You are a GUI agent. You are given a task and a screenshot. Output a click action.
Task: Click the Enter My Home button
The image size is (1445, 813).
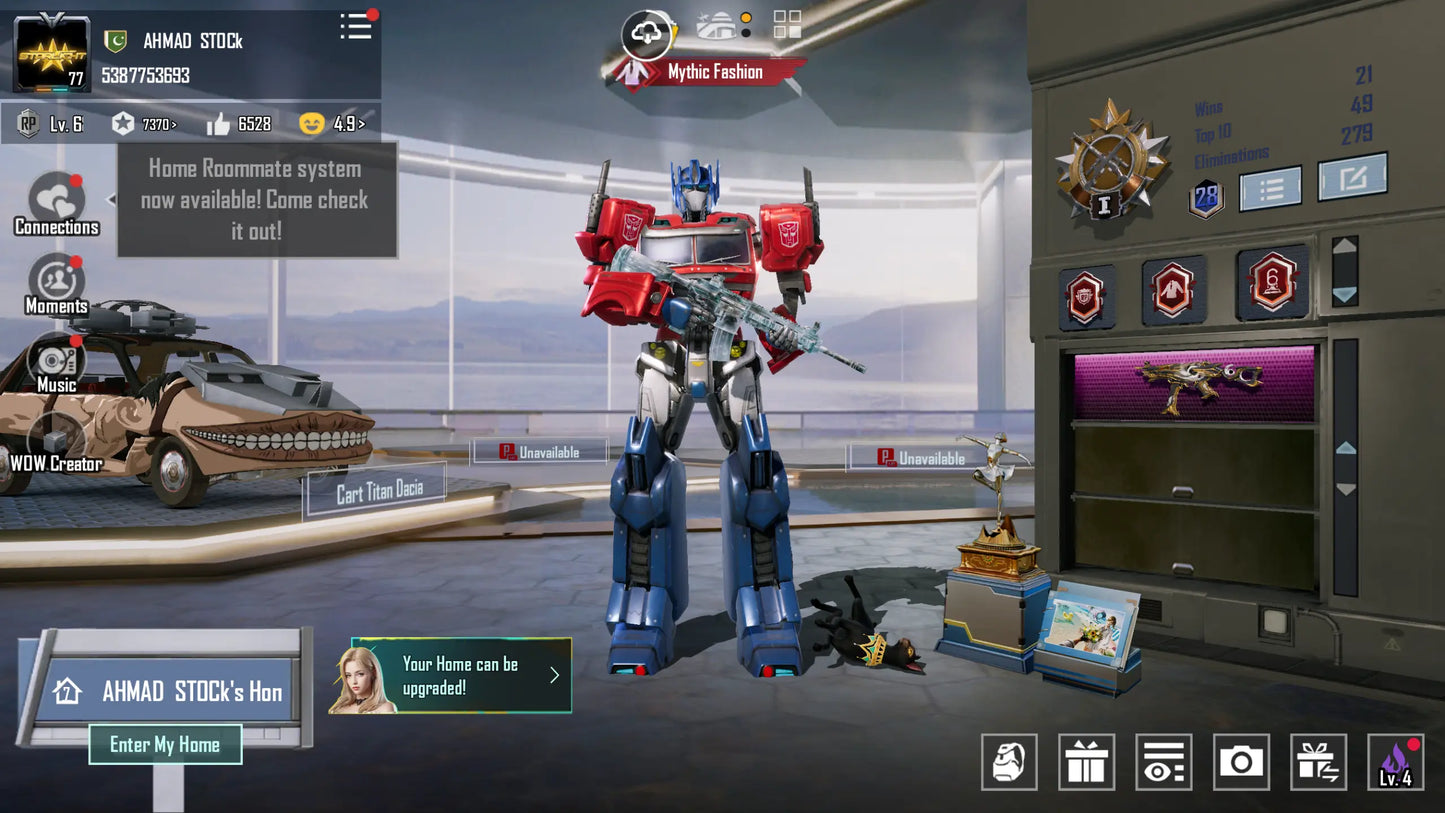(x=165, y=744)
